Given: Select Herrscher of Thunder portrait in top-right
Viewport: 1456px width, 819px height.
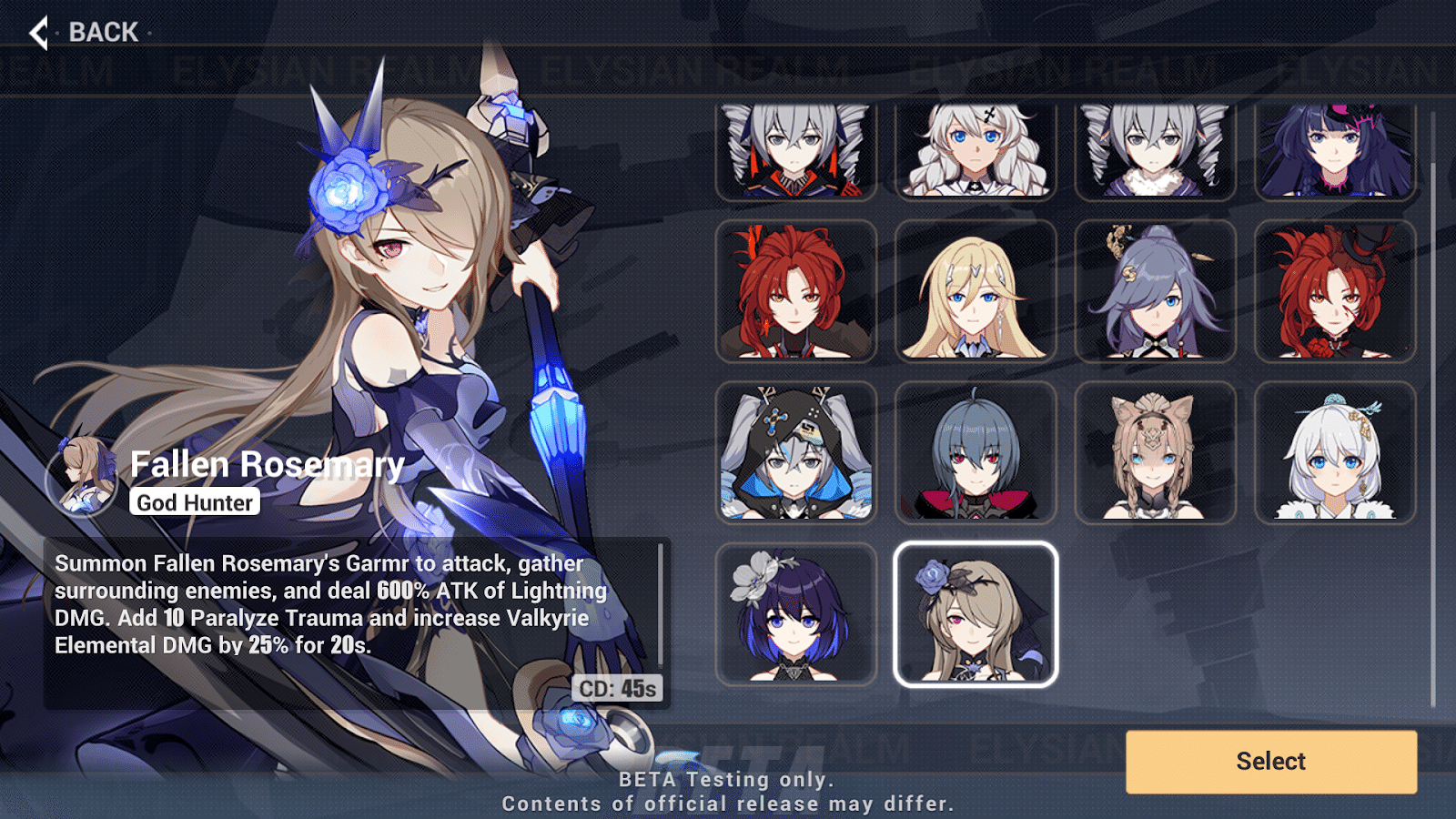Looking at the screenshot, I should click(x=1334, y=148).
